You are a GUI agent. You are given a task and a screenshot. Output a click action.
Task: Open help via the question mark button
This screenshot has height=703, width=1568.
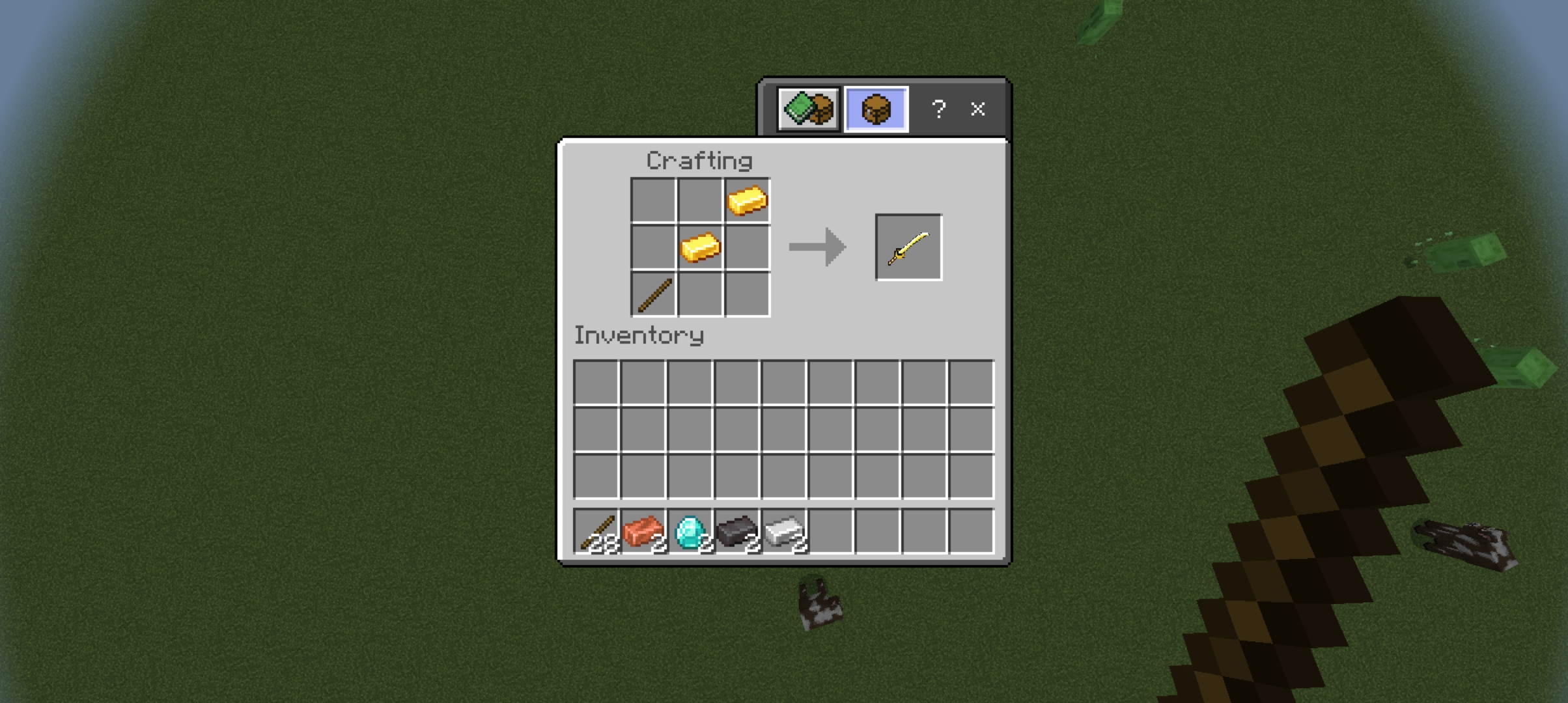tap(938, 109)
